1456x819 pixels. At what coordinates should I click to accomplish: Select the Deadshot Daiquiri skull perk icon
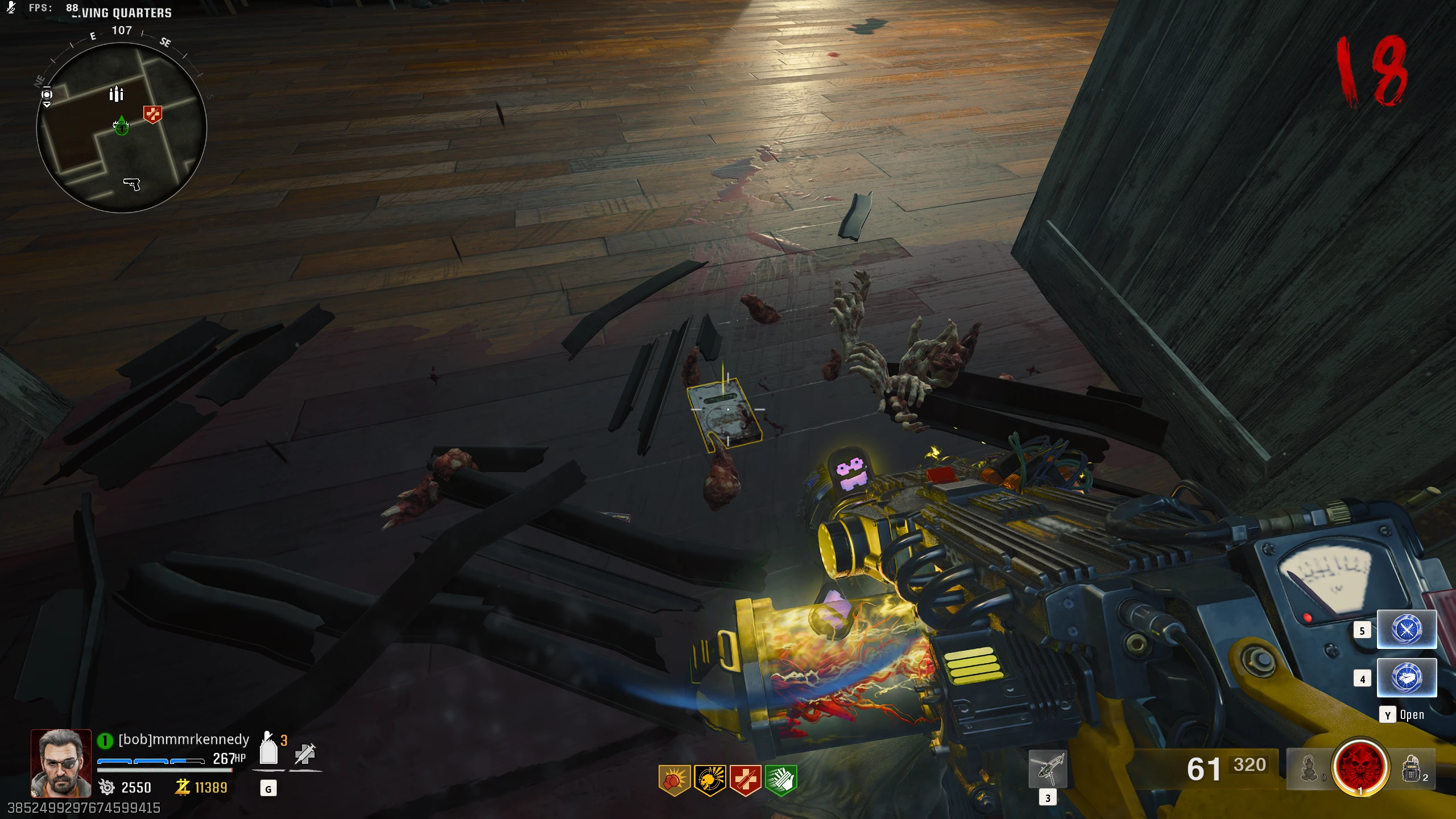(x=710, y=780)
